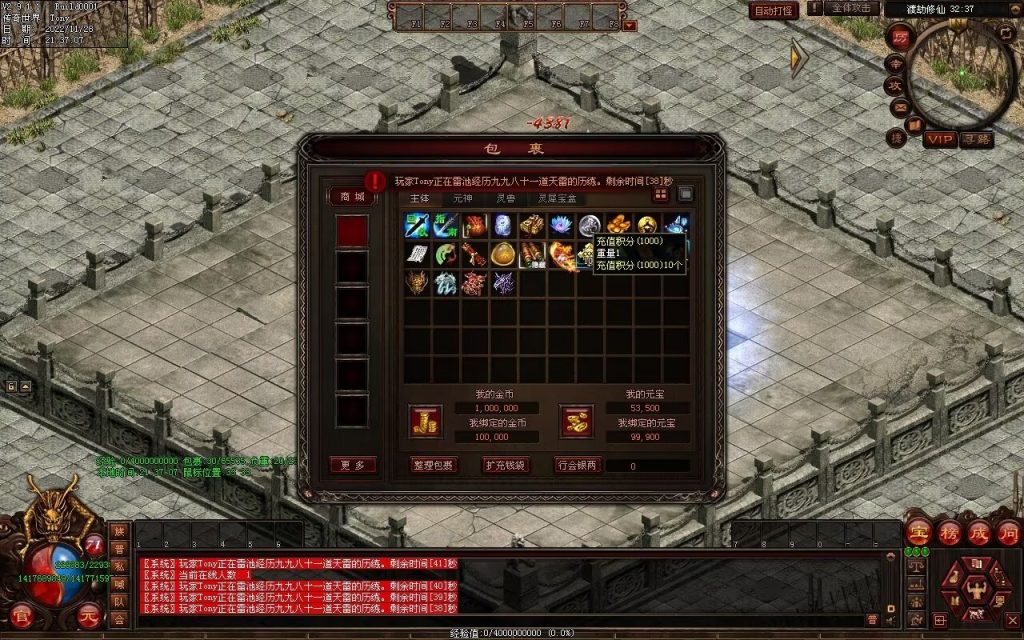Viewport: 1024px width, 640px height.
Task: Switch to the 元神 tab
Action: tap(463, 198)
